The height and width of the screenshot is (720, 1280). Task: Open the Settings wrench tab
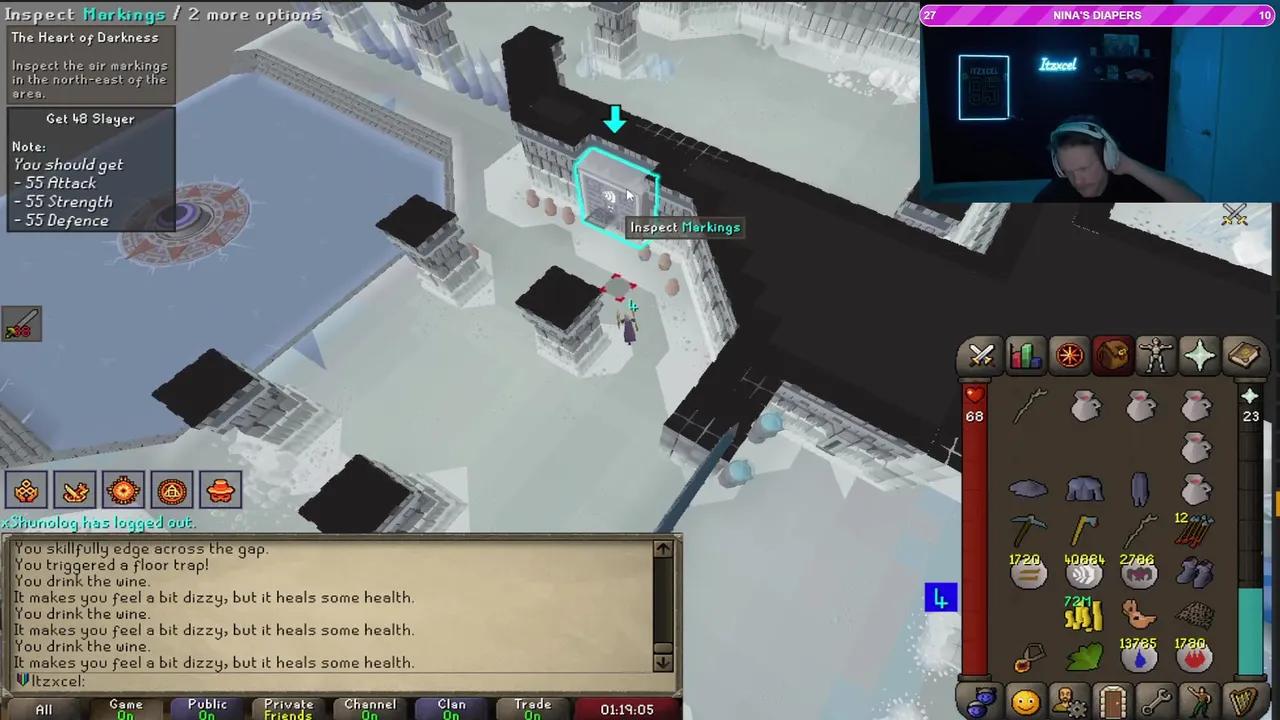pos(1156,700)
